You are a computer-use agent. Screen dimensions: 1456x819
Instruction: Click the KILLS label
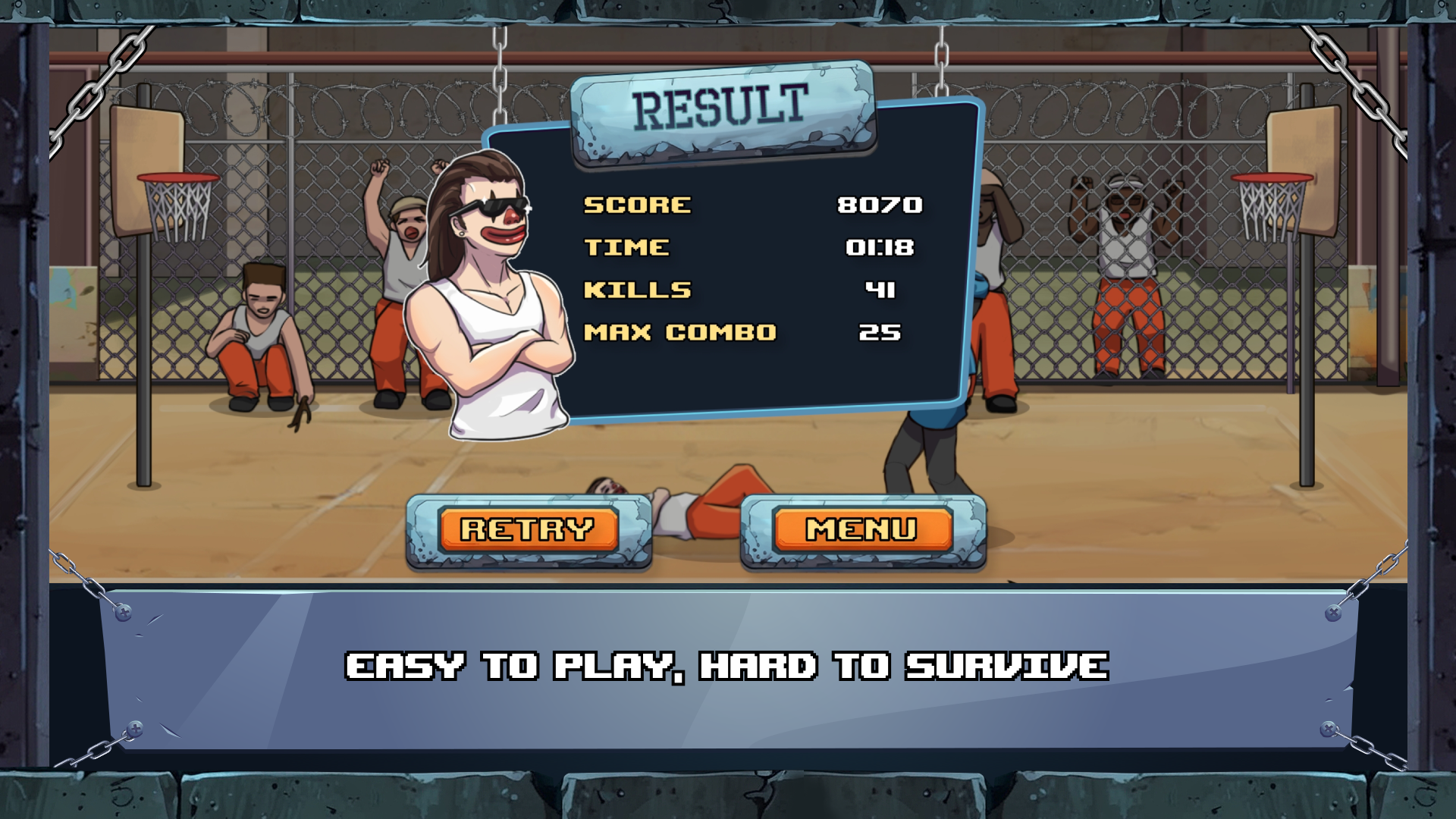638,289
